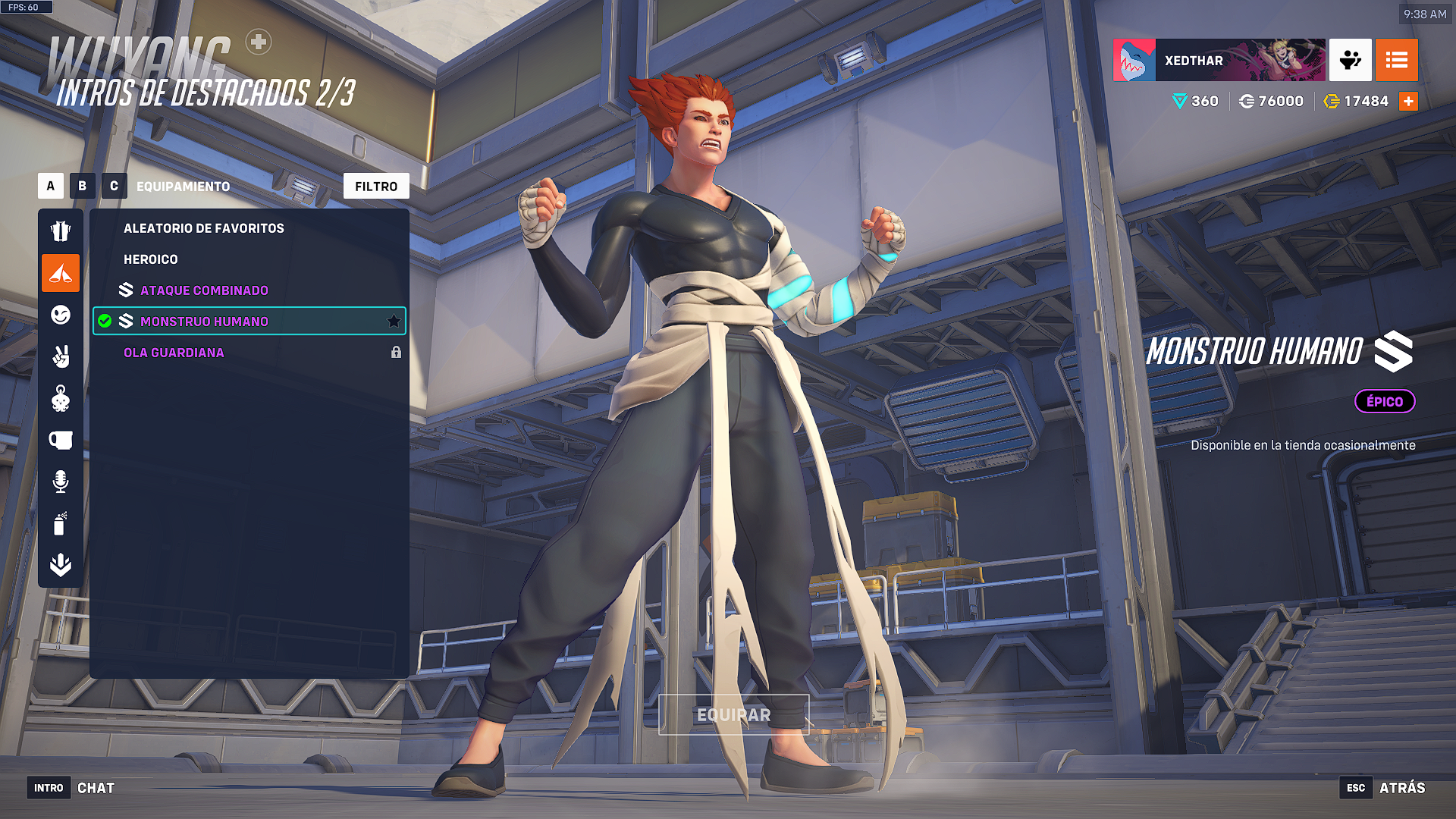The width and height of the screenshot is (1456, 819).
Task: Click the Equipar button
Action: point(733,714)
